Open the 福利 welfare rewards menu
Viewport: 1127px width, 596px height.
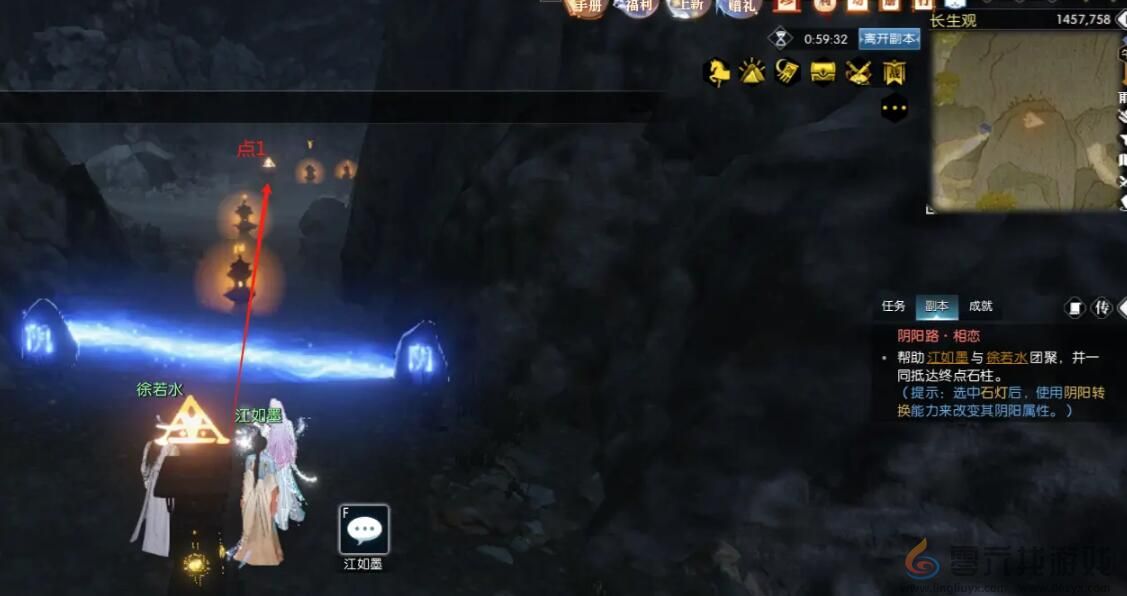637,6
